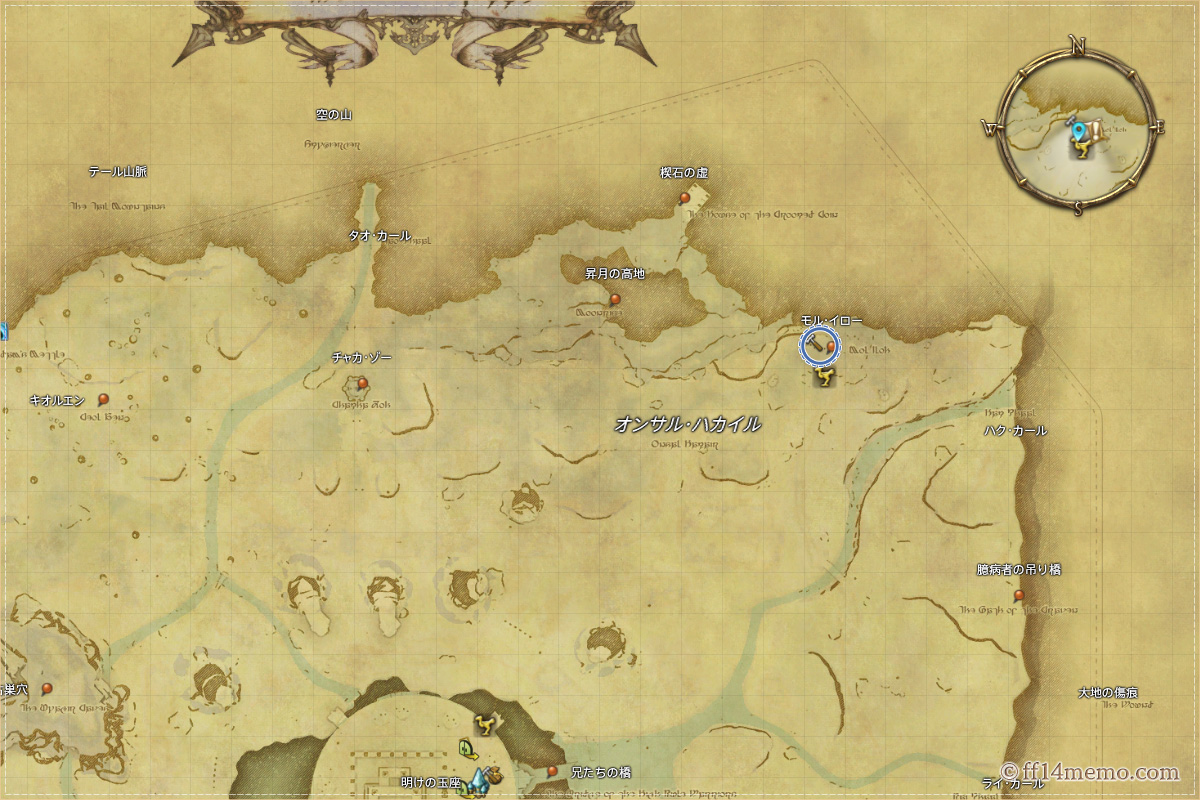Screen dimensions: 1200x800
Task: Select the blue aetheryte crystal icon
Action: pos(478,779)
